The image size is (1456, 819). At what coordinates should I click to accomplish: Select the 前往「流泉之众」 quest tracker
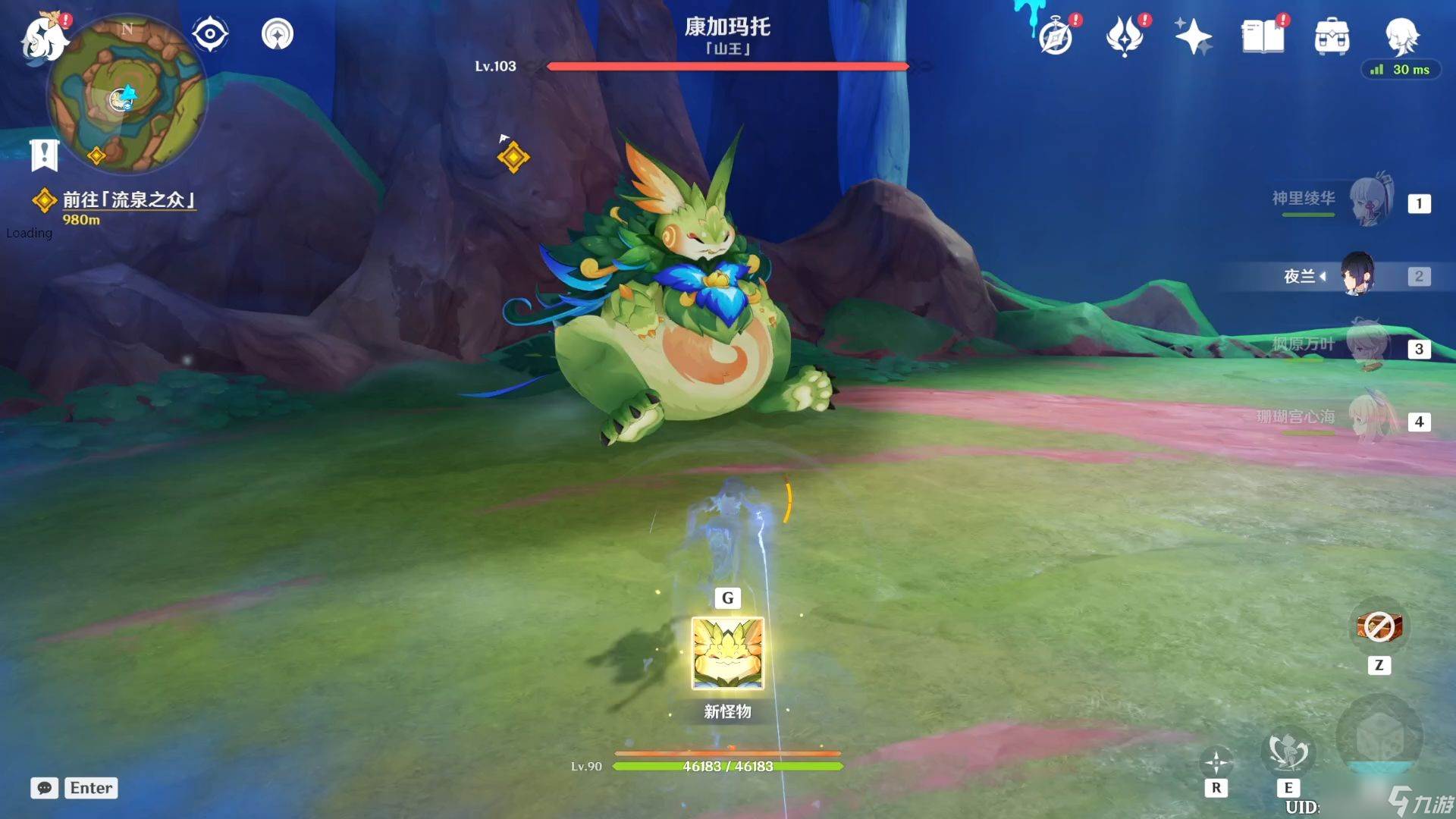(x=127, y=200)
